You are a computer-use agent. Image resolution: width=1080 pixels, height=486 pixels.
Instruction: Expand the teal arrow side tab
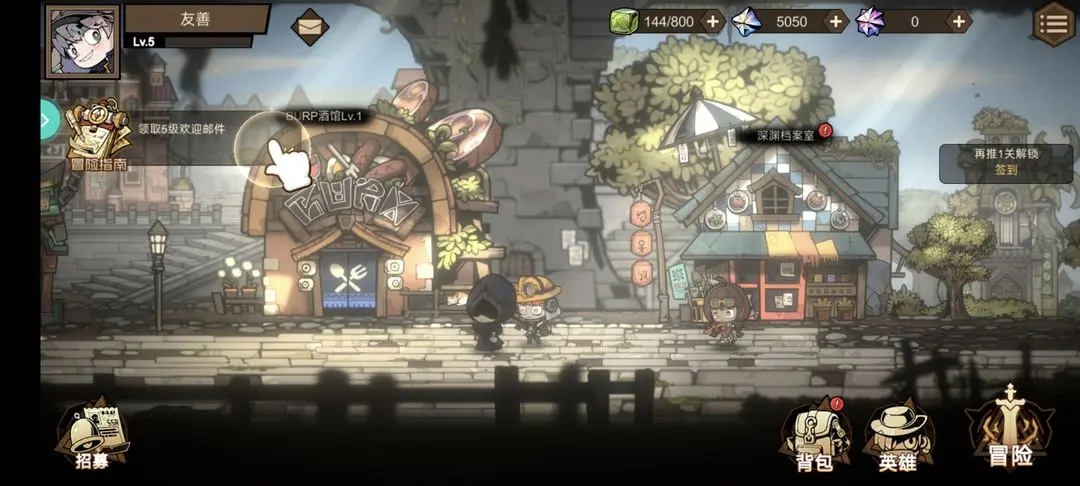tap(46, 120)
